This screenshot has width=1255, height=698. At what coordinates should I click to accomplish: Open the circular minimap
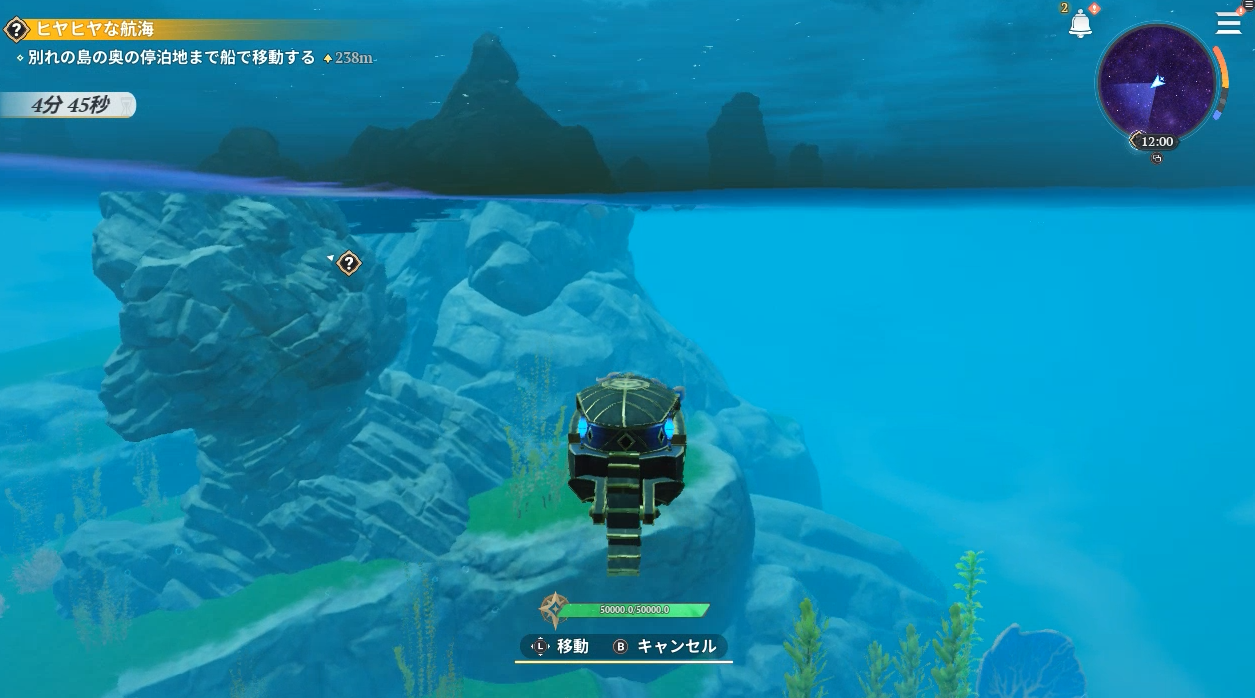(x=1156, y=82)
